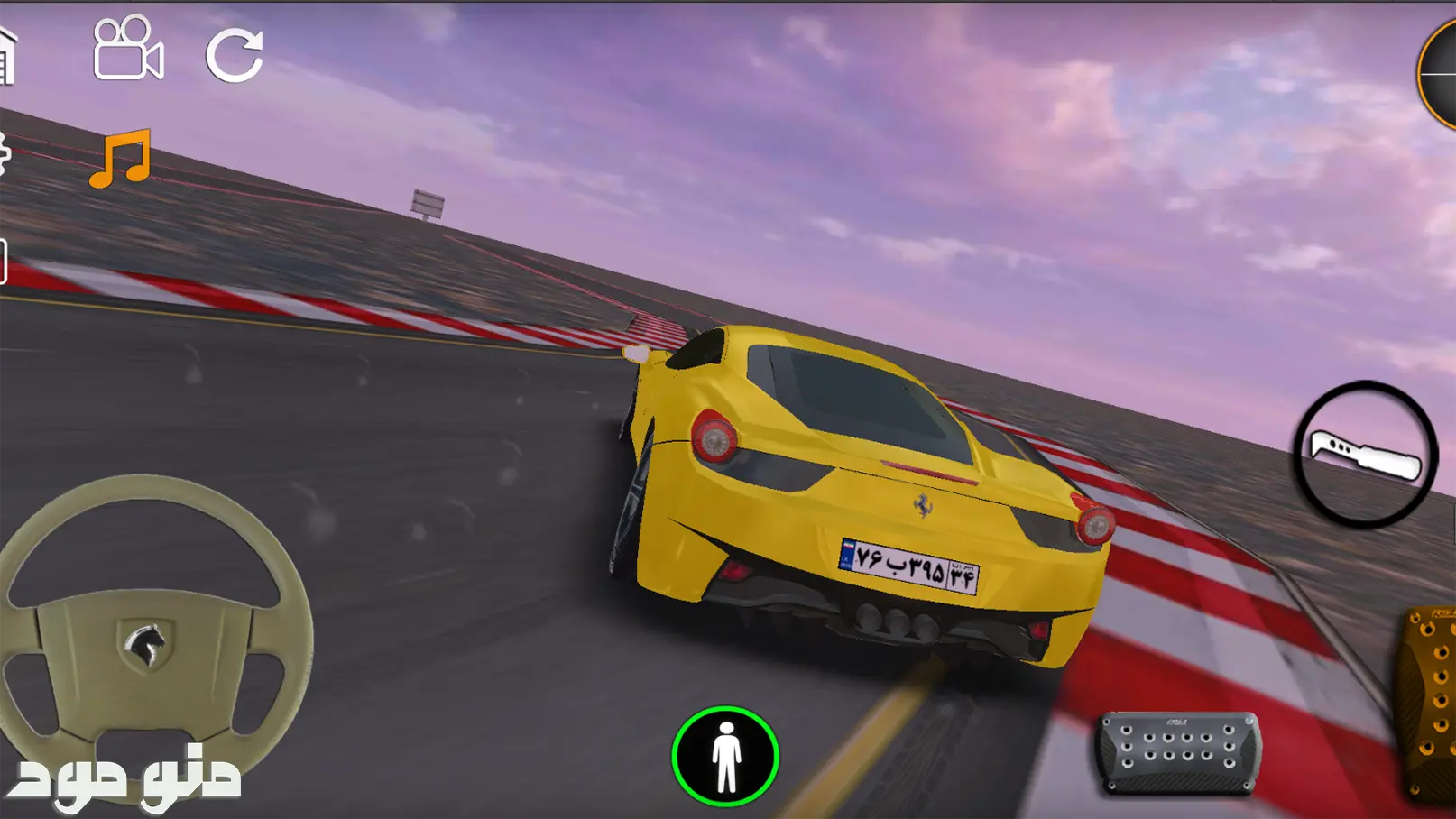This screenshot has width=1456, height=819.
Task: Hit the orange gas pedal
Action: pos(1430,704)
